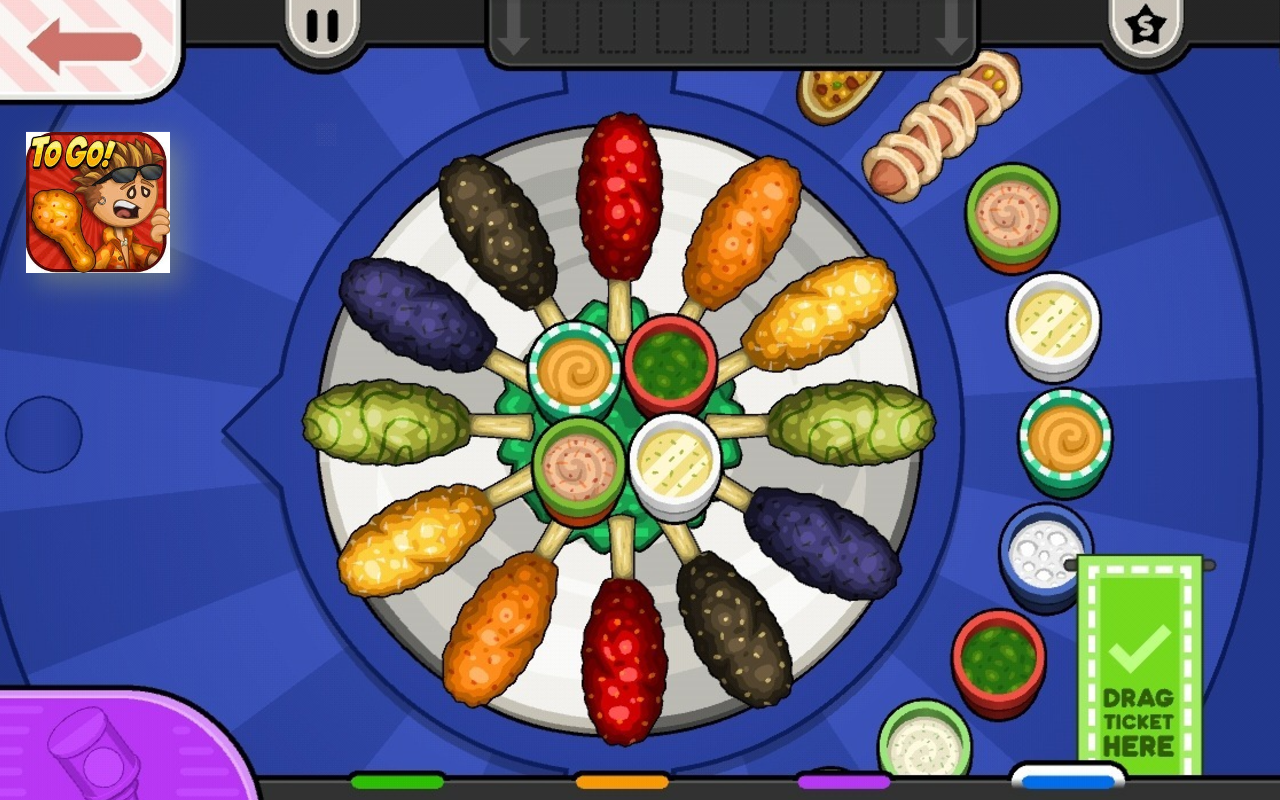Pick the blue cup of chunky white dip
This screenshot has width=1280, height=800.
[x=1043, y=553]
